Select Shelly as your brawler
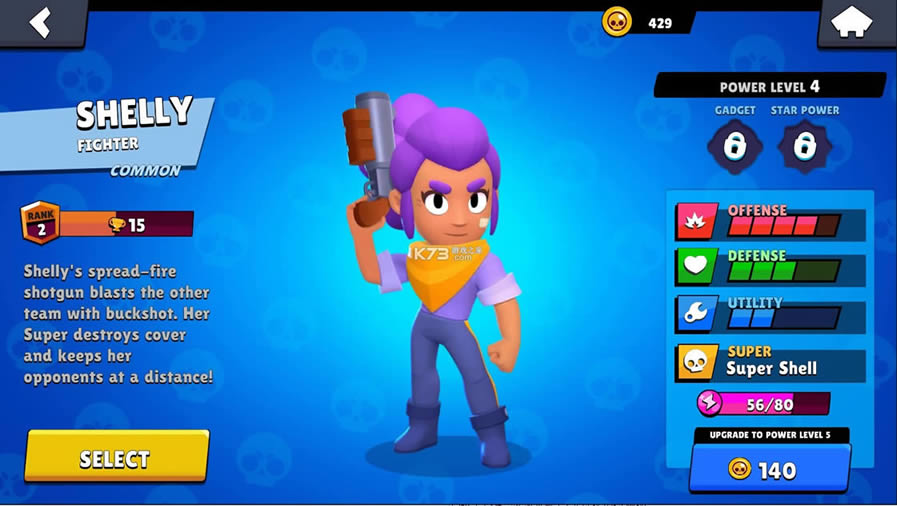 point(116,458)
